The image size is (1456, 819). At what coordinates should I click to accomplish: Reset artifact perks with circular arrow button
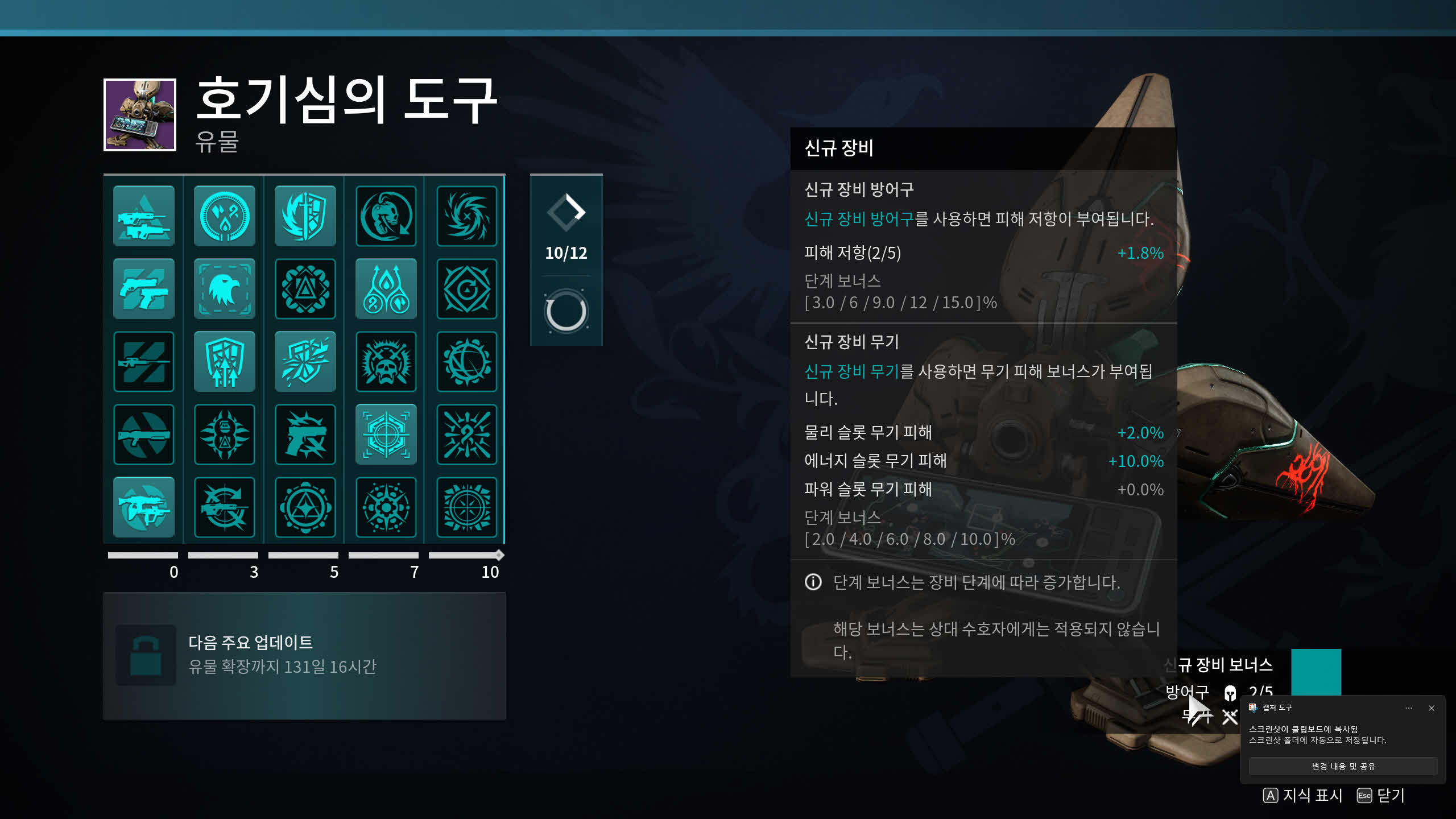point(566,312)
